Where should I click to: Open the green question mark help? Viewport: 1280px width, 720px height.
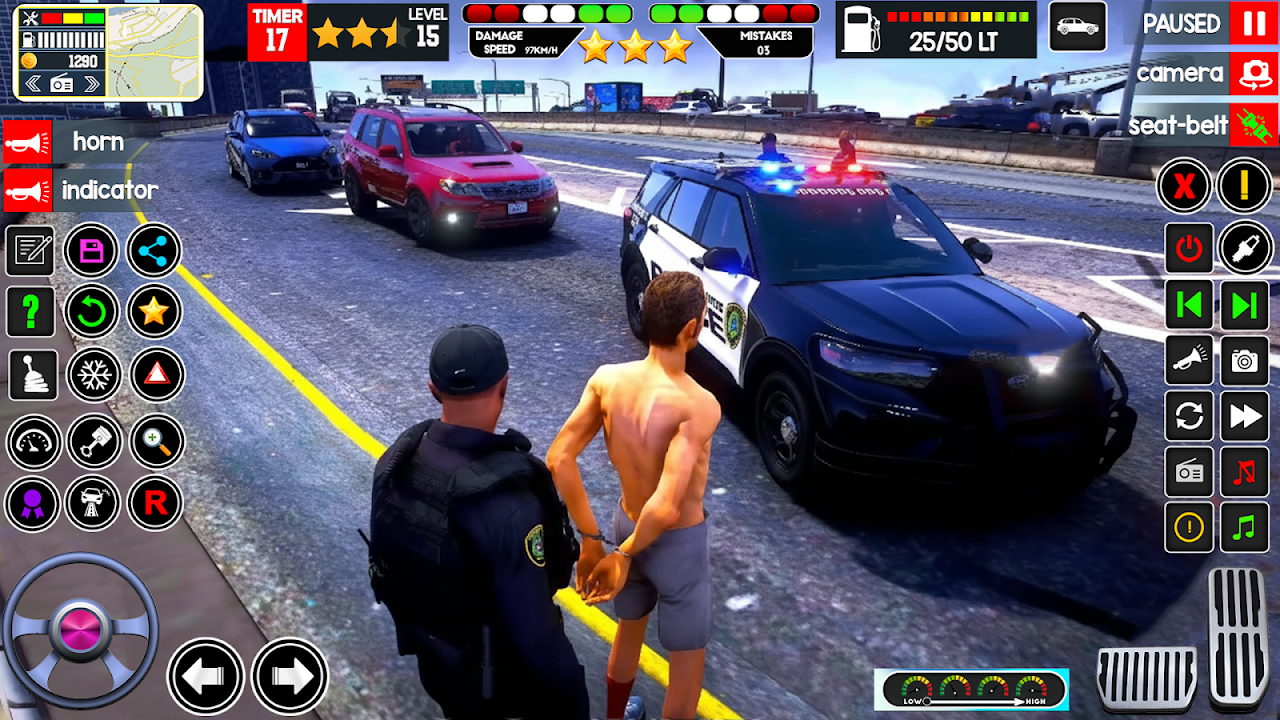click(x=31, y=312)
